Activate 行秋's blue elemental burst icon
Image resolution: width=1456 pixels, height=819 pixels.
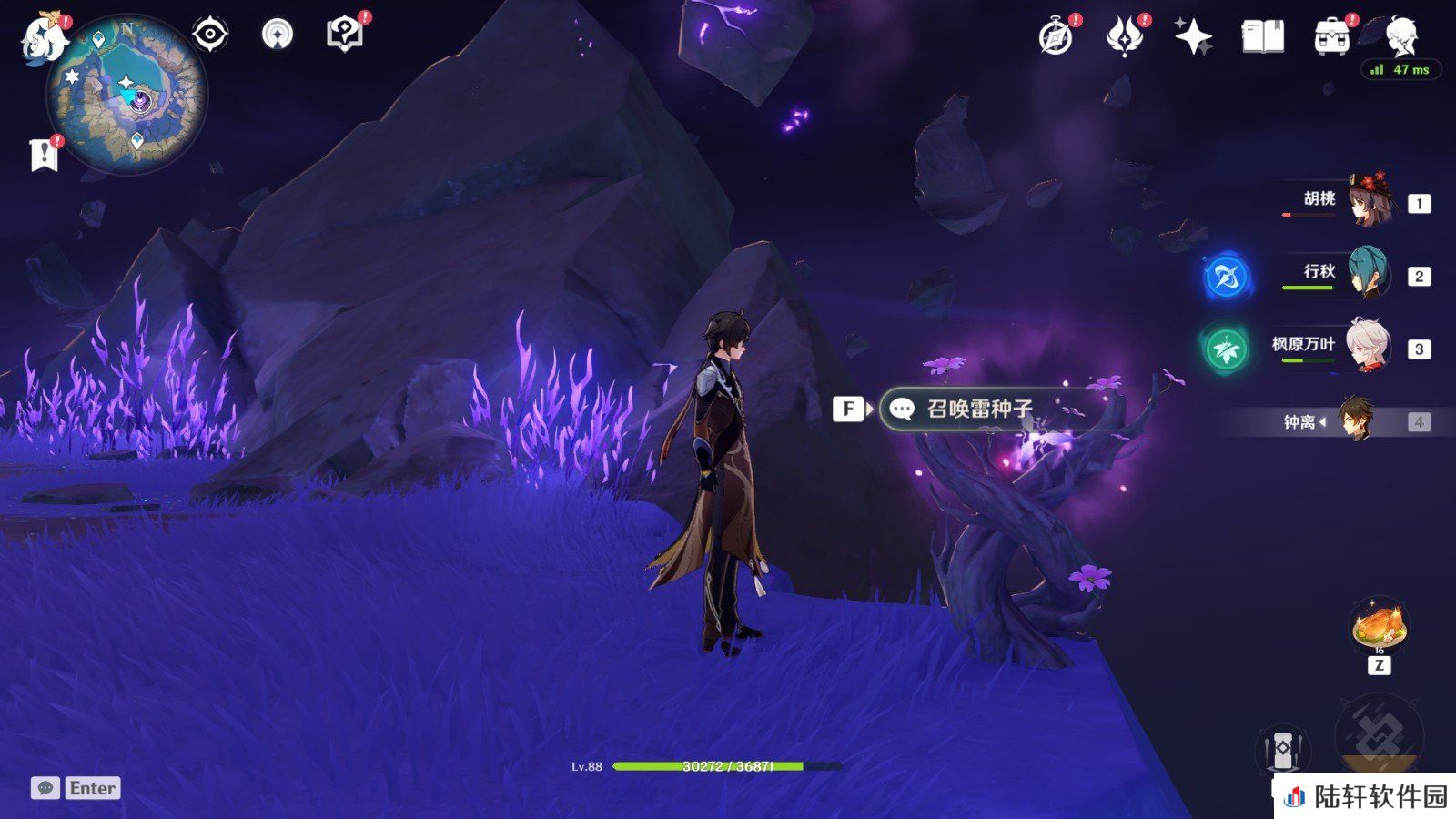point(1225,277)
